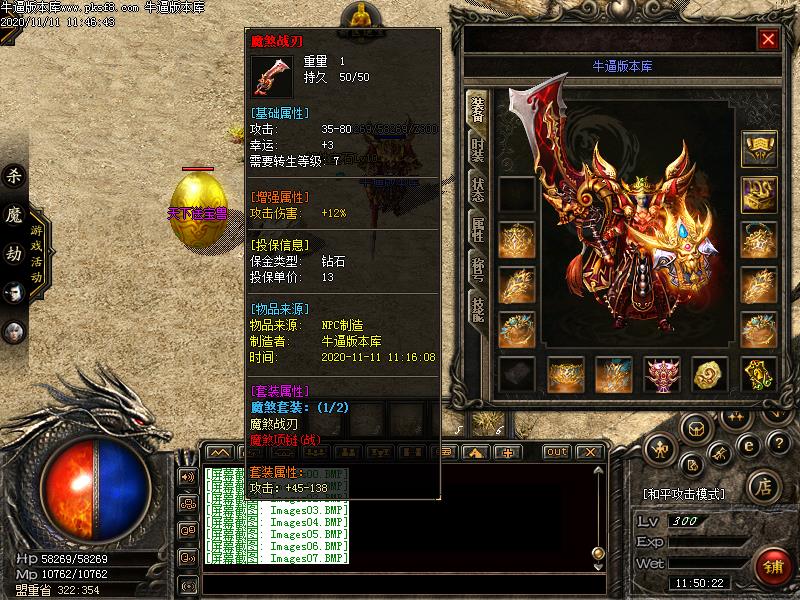The width and height of the screenshot is (800, 600).
Task: Open the 状态 (status) tab
Action: click(x=478, y=190)
